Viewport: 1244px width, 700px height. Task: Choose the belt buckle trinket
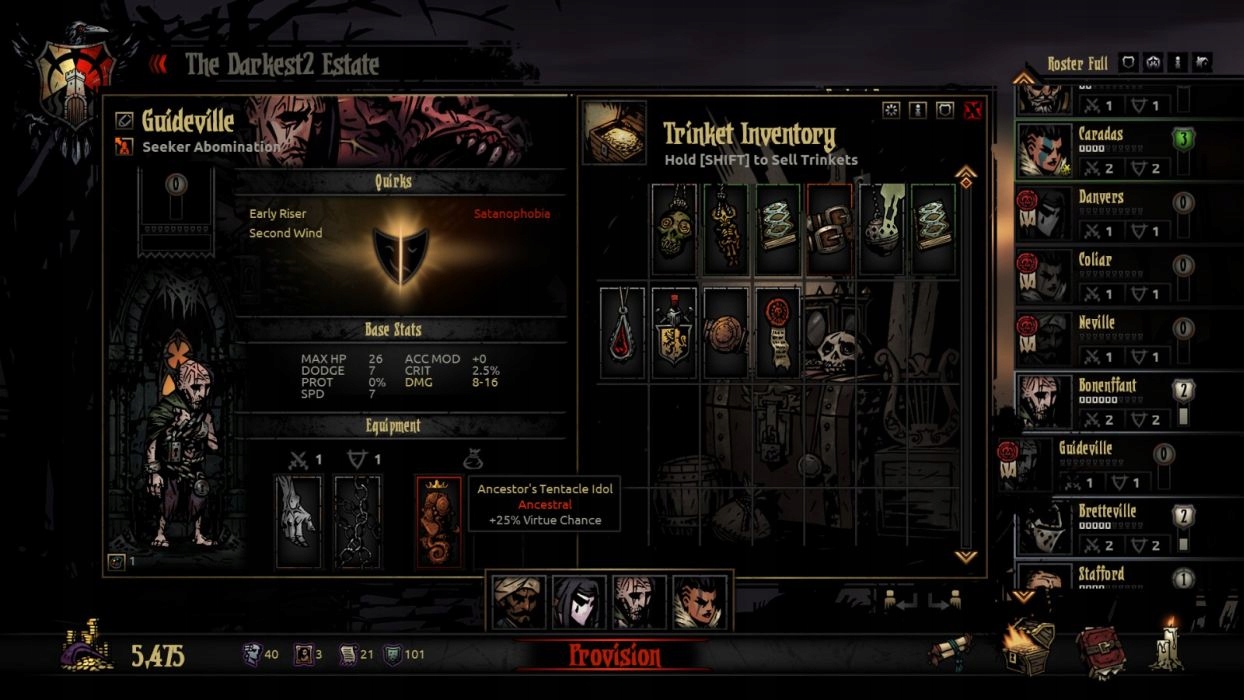[830, 230]
